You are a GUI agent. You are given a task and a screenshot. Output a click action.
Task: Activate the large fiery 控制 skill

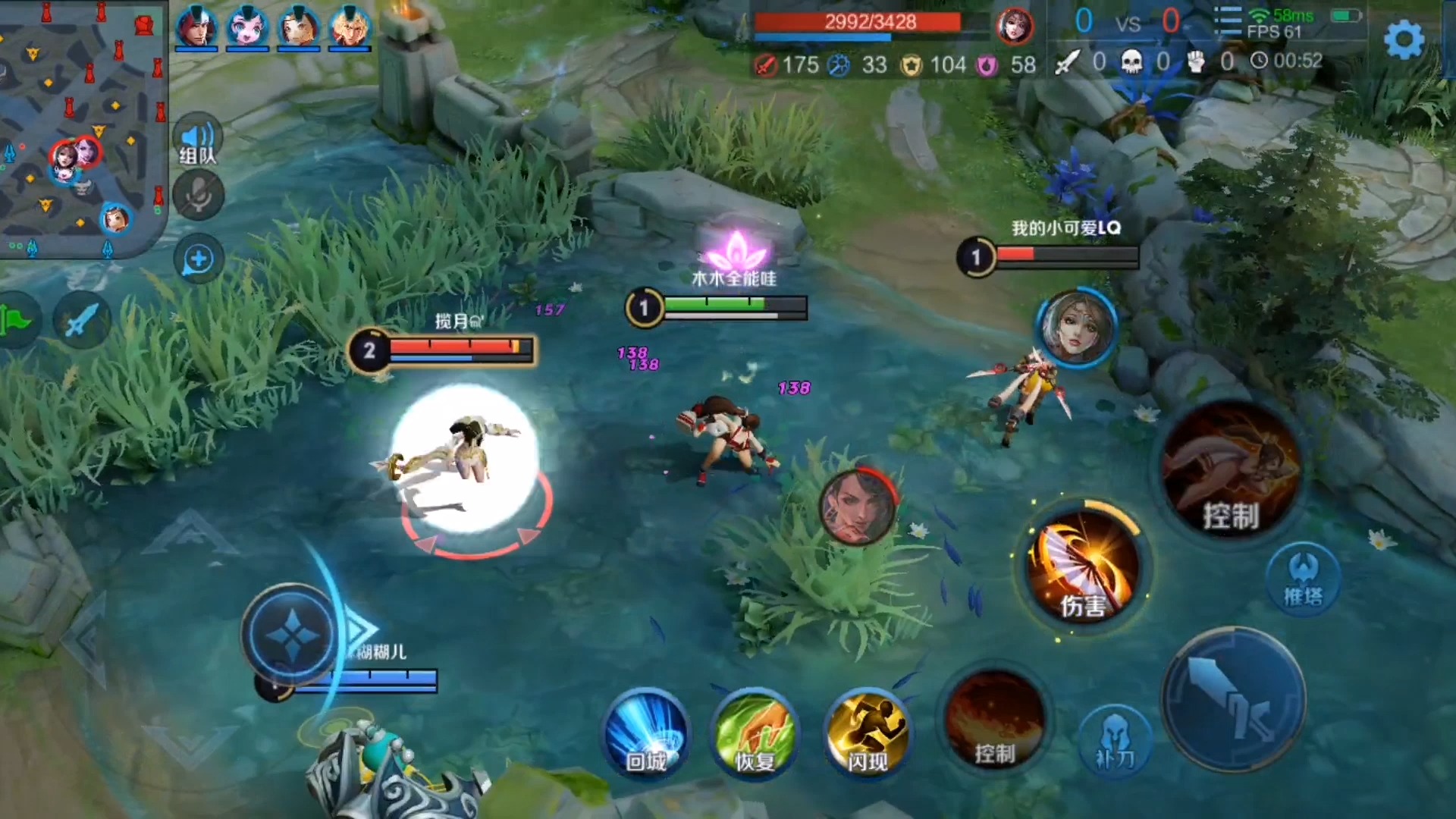(x=1232, y=470)
